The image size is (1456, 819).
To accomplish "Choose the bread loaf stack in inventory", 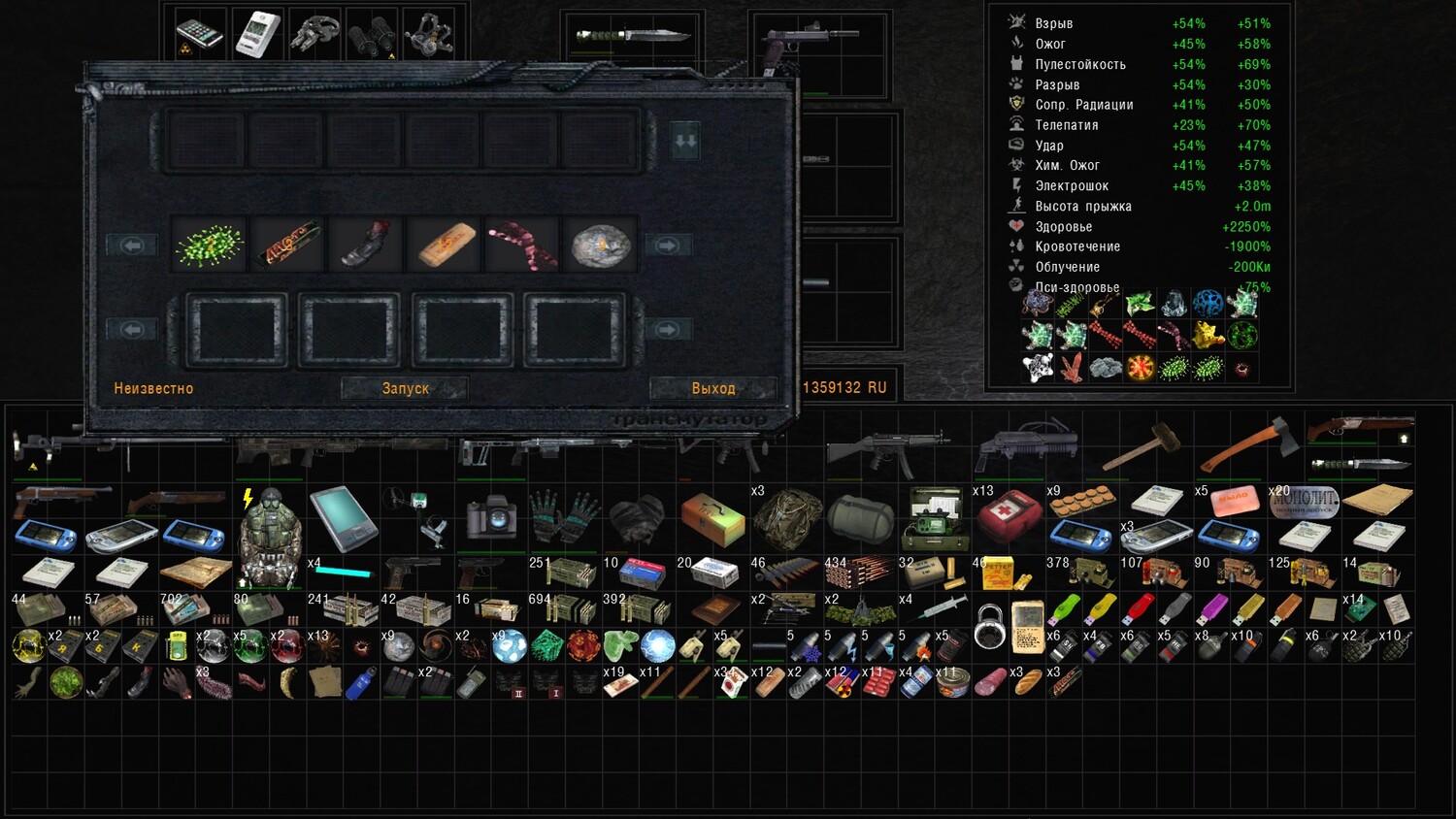I will point(1026,682).
